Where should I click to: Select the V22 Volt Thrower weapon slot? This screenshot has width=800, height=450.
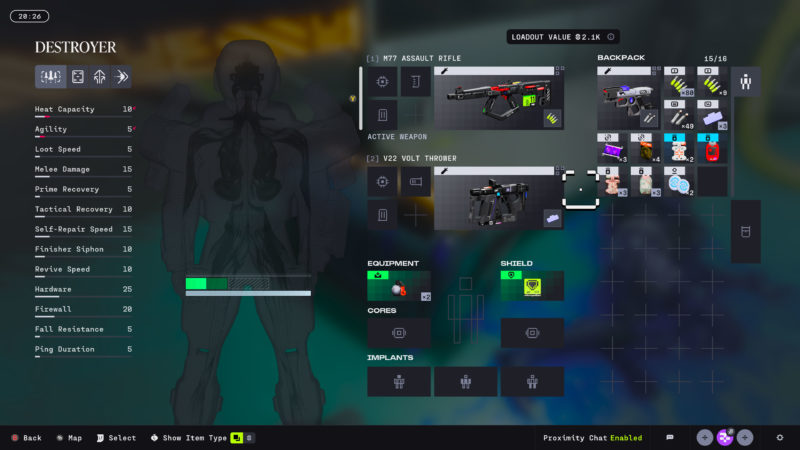(498, 198)
